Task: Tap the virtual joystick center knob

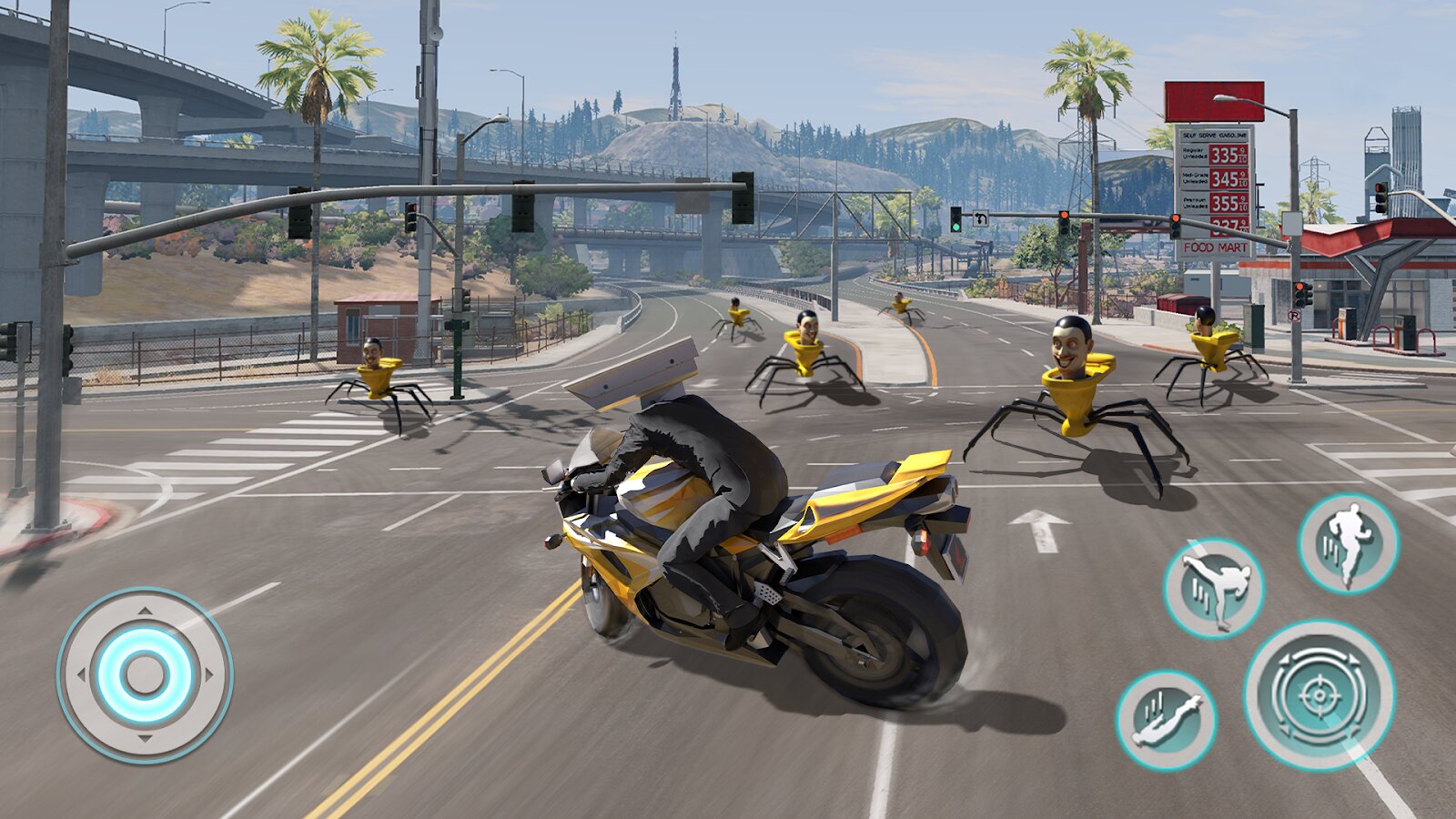Action: (145, 675)
